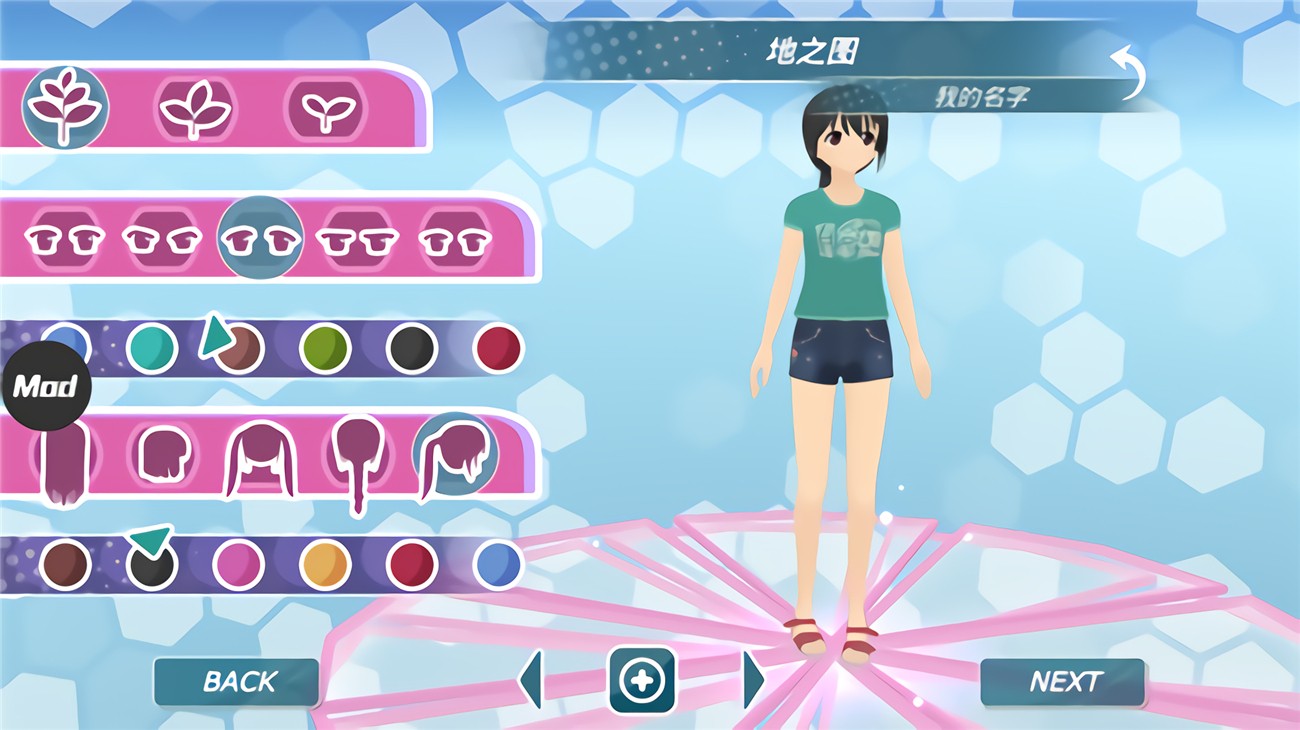
Task: Click the plus zoom button
Action: (x=641, y=681)
